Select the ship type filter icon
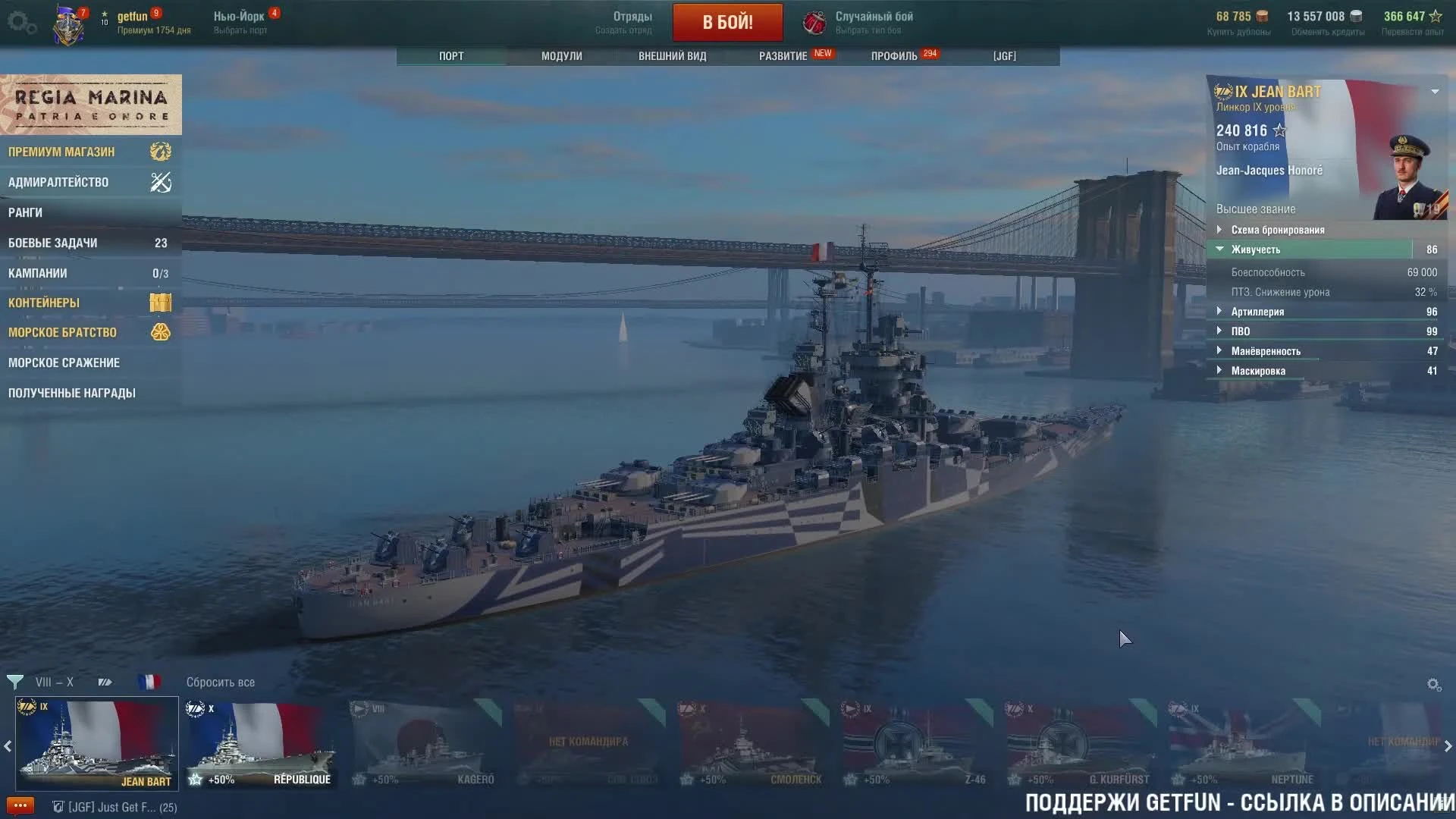This screenshot has width=1456, height=819. pos(105,682)
